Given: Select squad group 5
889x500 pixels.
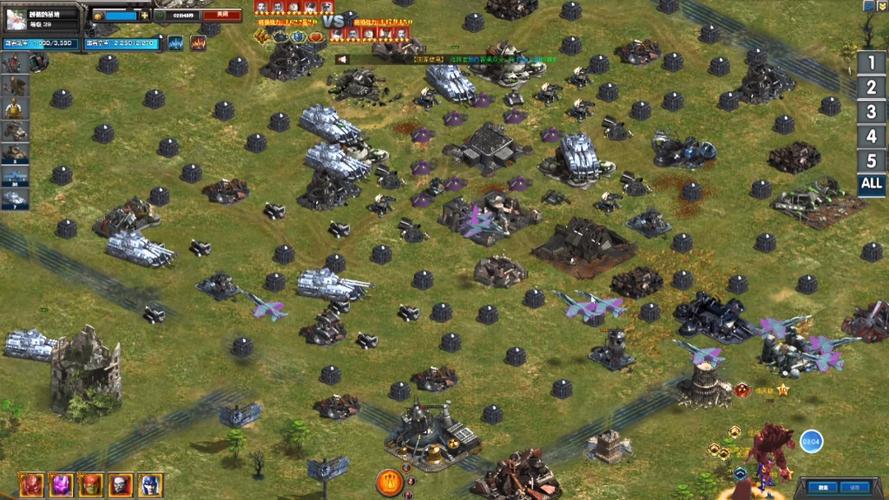Looking at the screenshot, I should click(871, 160).
